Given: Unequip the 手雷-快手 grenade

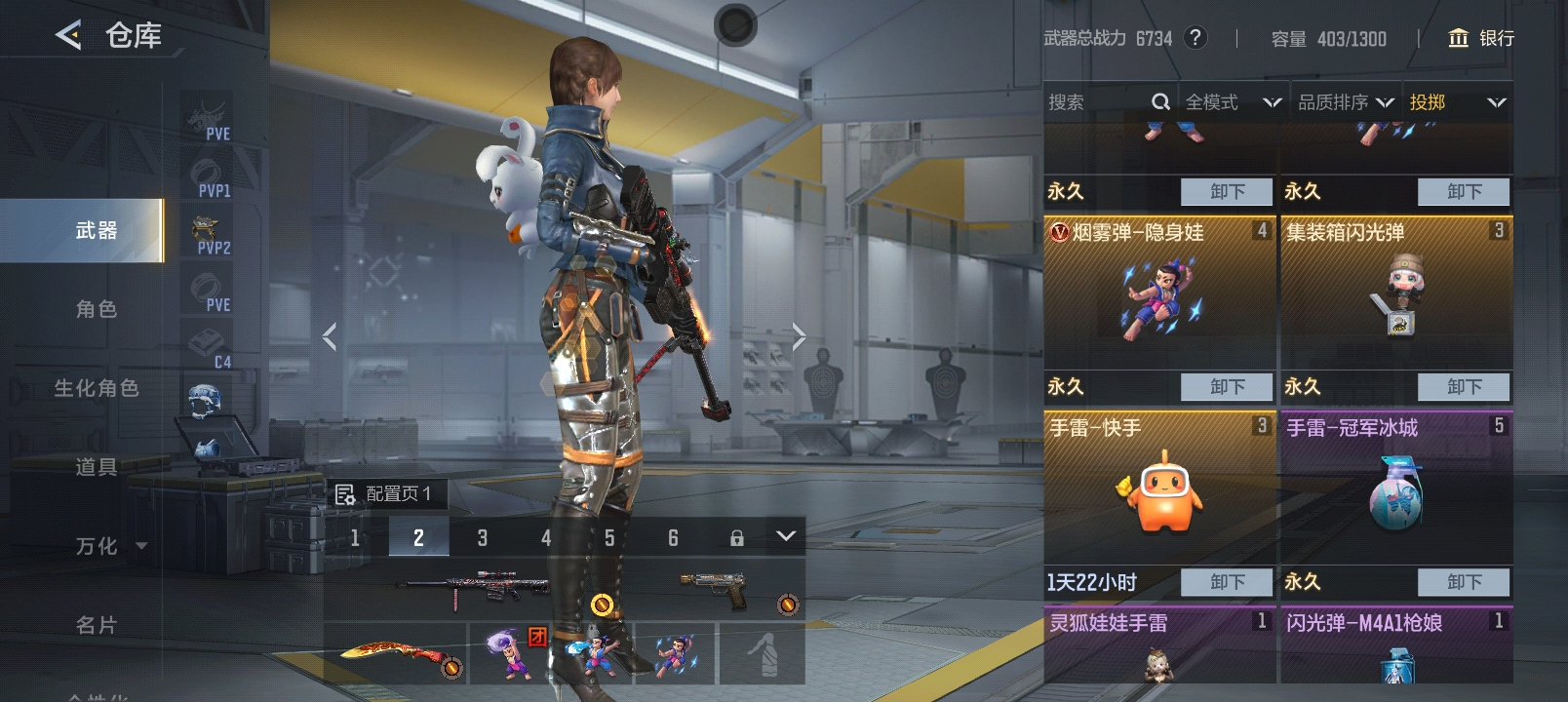Looking at the screenshot, I should 1227,582.
